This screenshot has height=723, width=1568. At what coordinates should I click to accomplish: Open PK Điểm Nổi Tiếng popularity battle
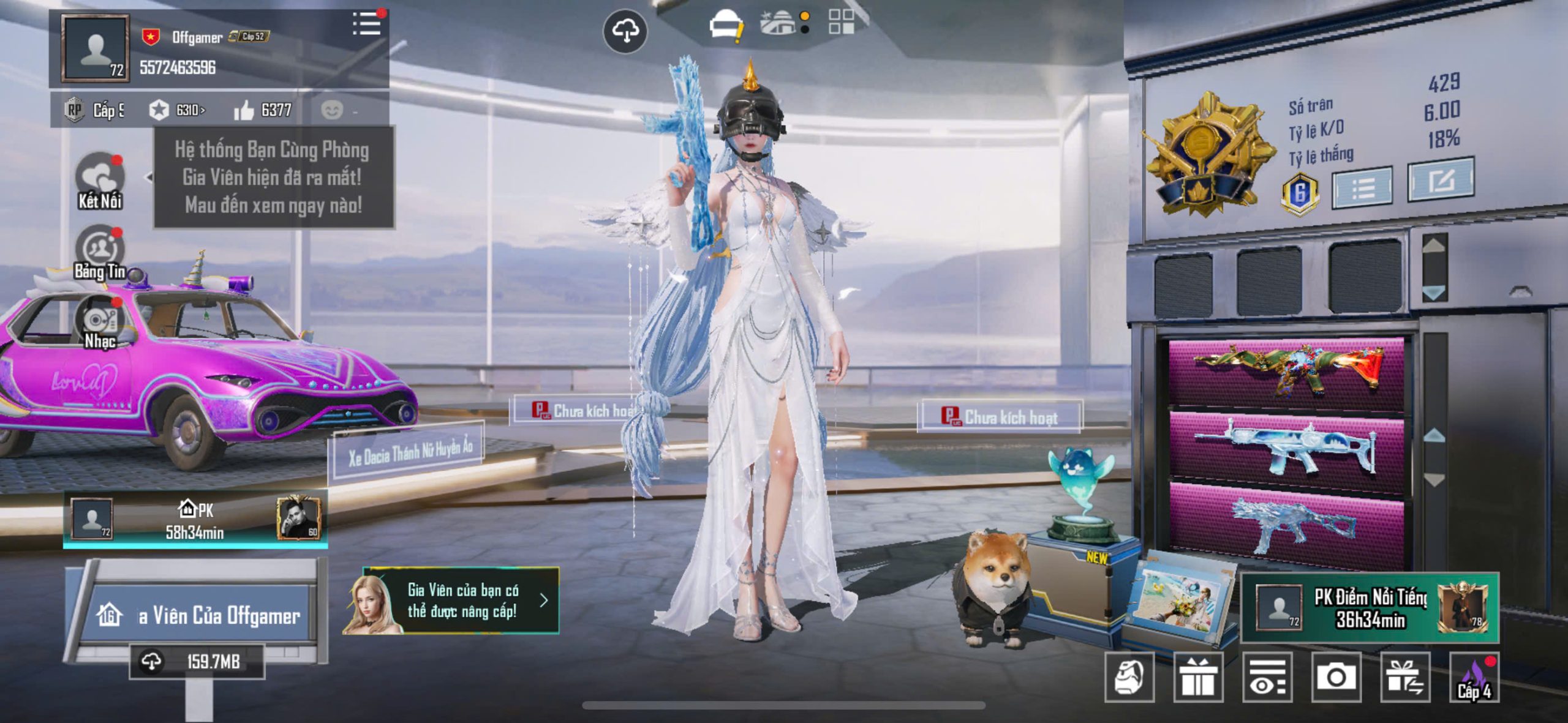1370,608
